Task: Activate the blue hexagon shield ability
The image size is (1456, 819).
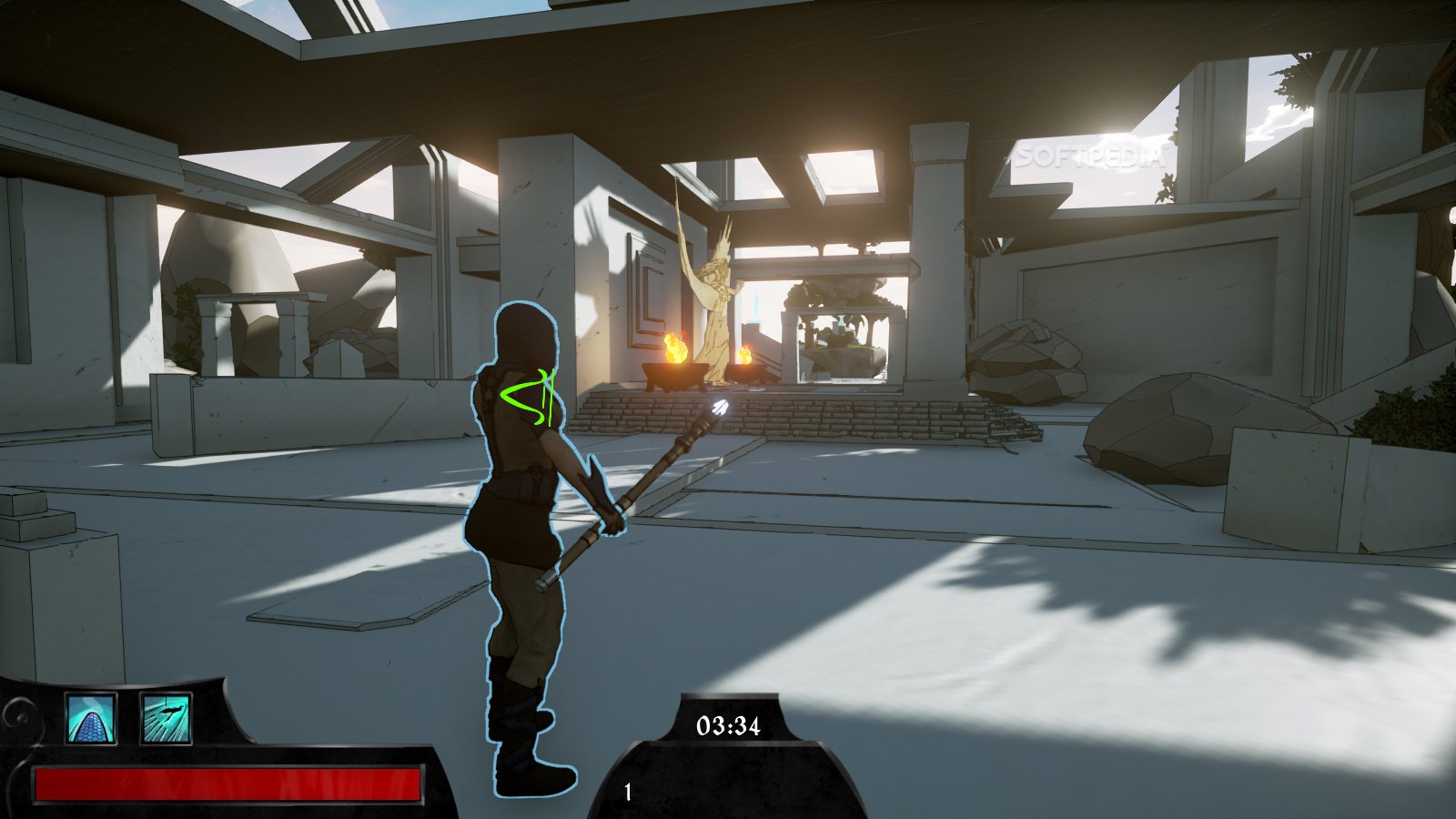Action: (x=91, y=718)
